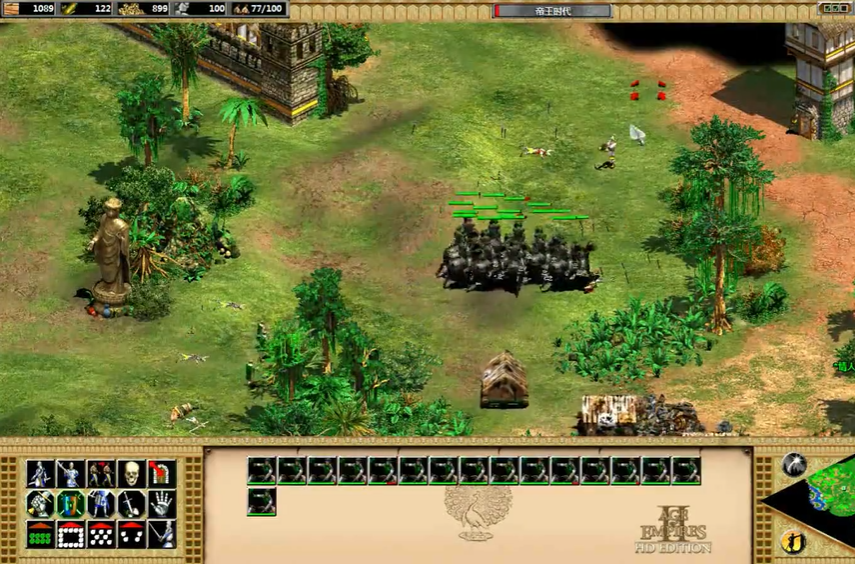Select the box formation icon

pyautogui.click(x=70, y=535)
